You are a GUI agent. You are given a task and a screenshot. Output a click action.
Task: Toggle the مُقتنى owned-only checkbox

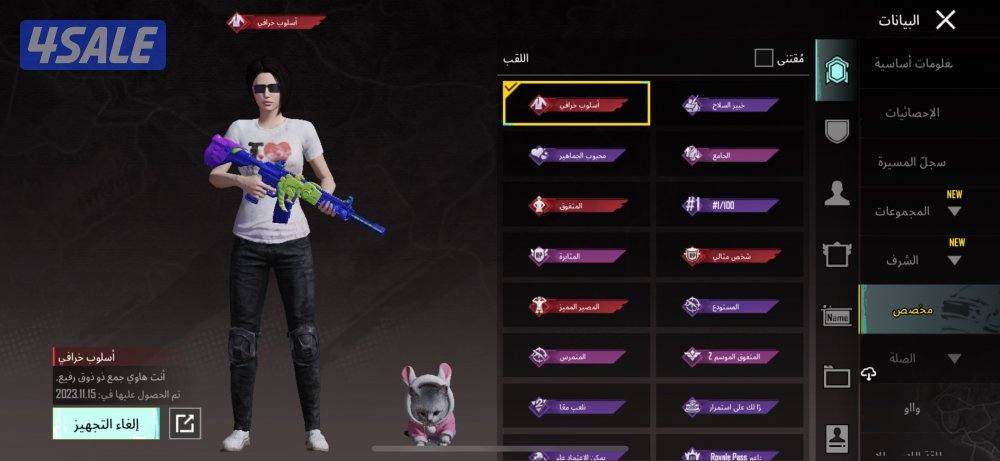[x=764, y=58]
